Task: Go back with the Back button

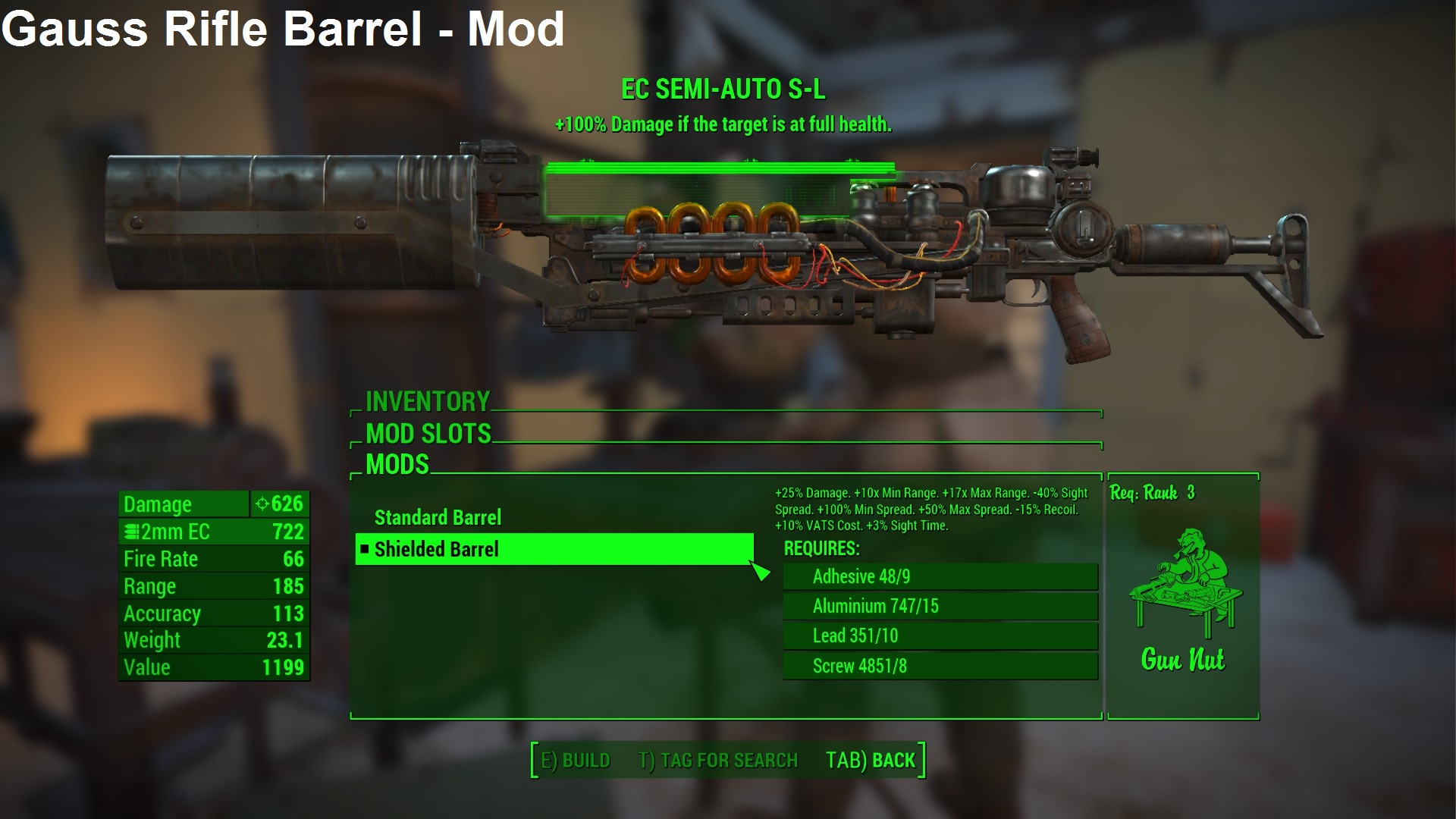Action: pyautogui.click(x=871, y=761)
